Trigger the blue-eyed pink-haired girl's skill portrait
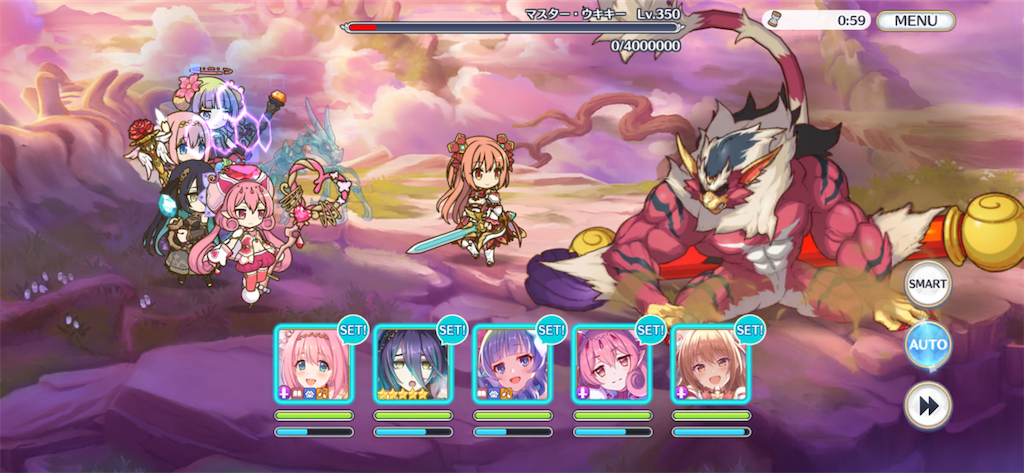Image resolution: width=1024 pixels, height=473 pixels. coord(314,365)
